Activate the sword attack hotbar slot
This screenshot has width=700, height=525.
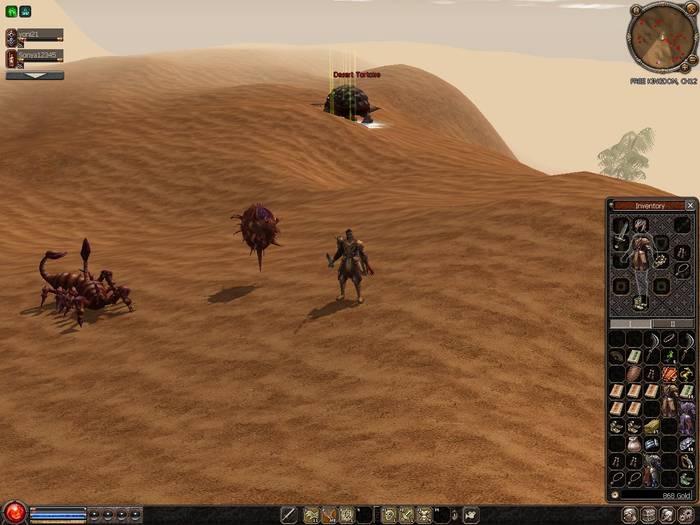(289, 515)
